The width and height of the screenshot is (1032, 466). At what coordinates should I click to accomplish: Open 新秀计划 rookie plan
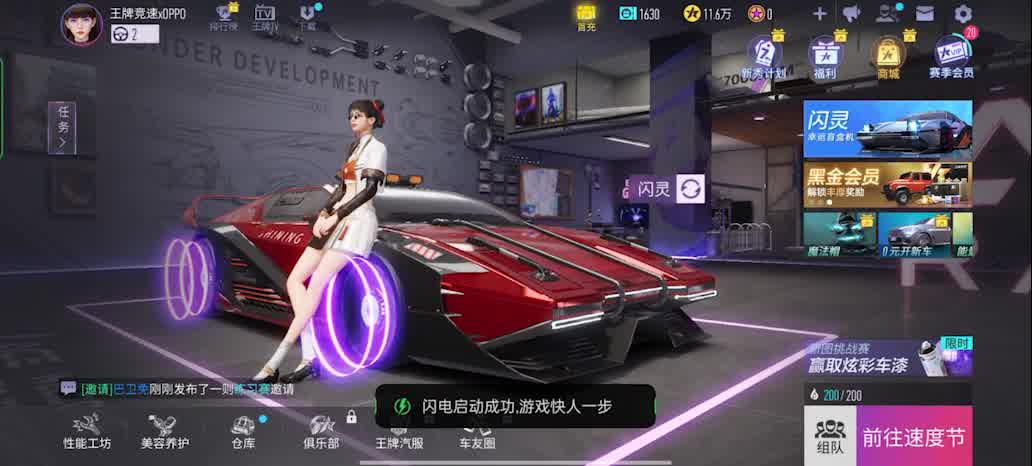(x=764, y=56)
